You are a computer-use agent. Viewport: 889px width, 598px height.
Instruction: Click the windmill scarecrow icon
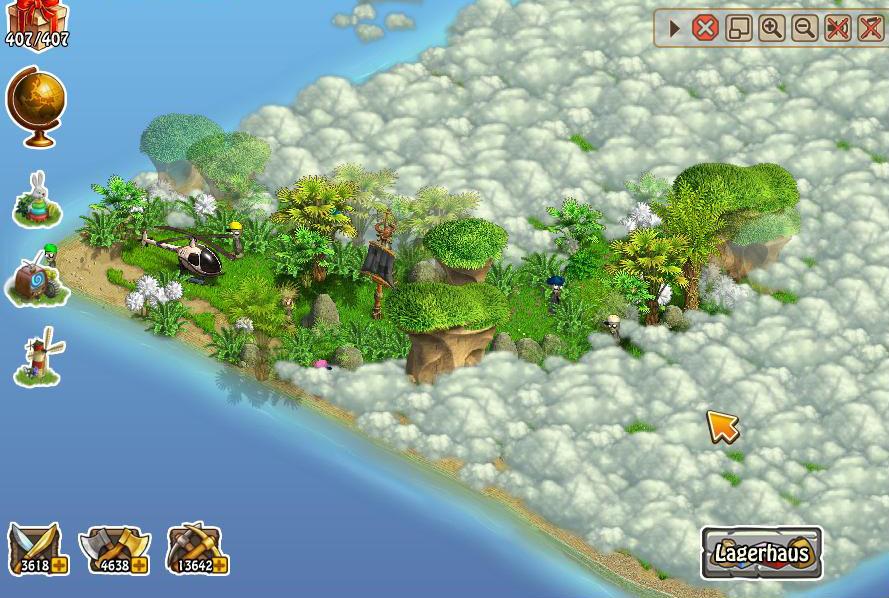[39, 357]
